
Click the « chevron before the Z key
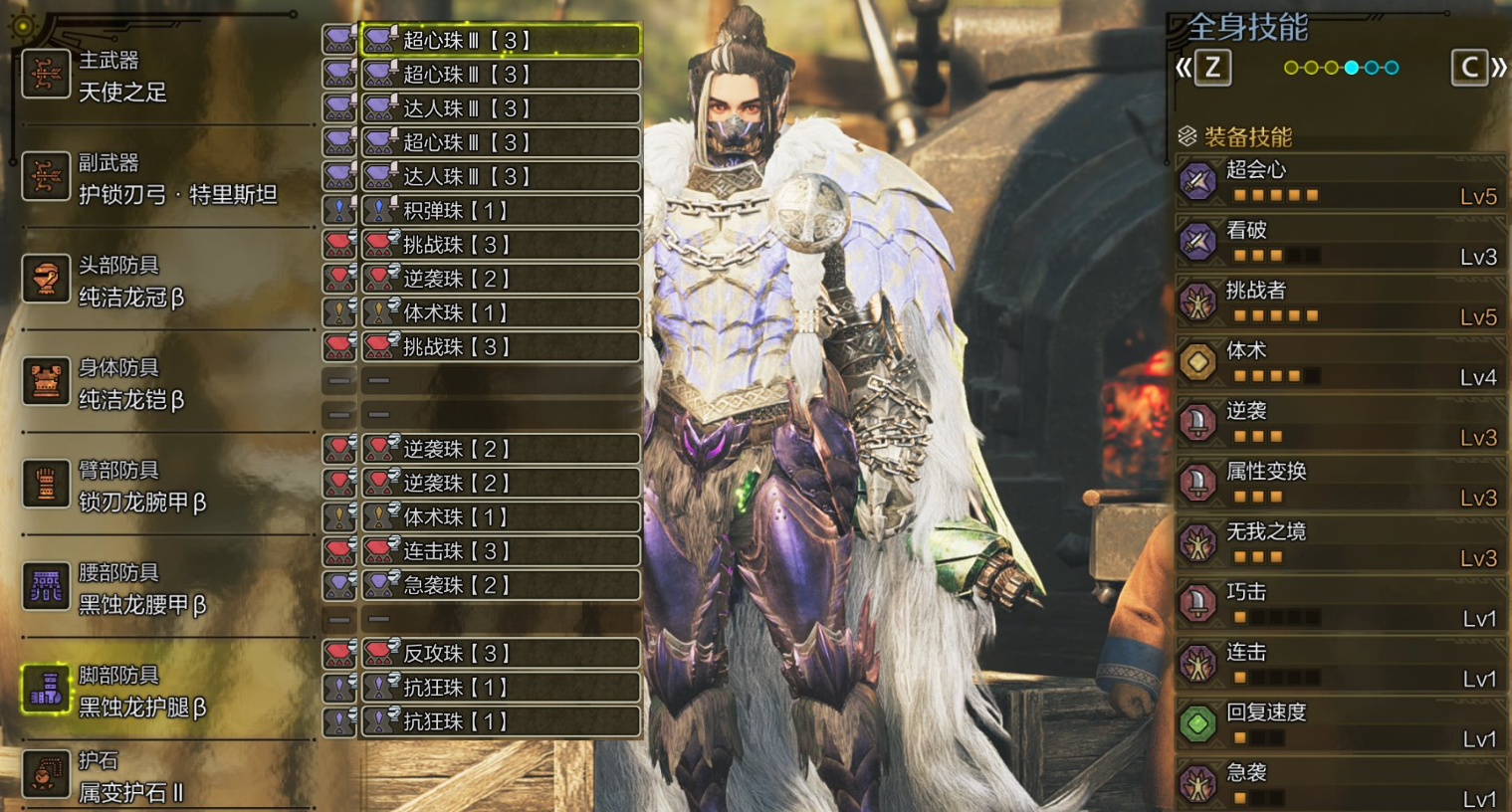pos(1185,68)
